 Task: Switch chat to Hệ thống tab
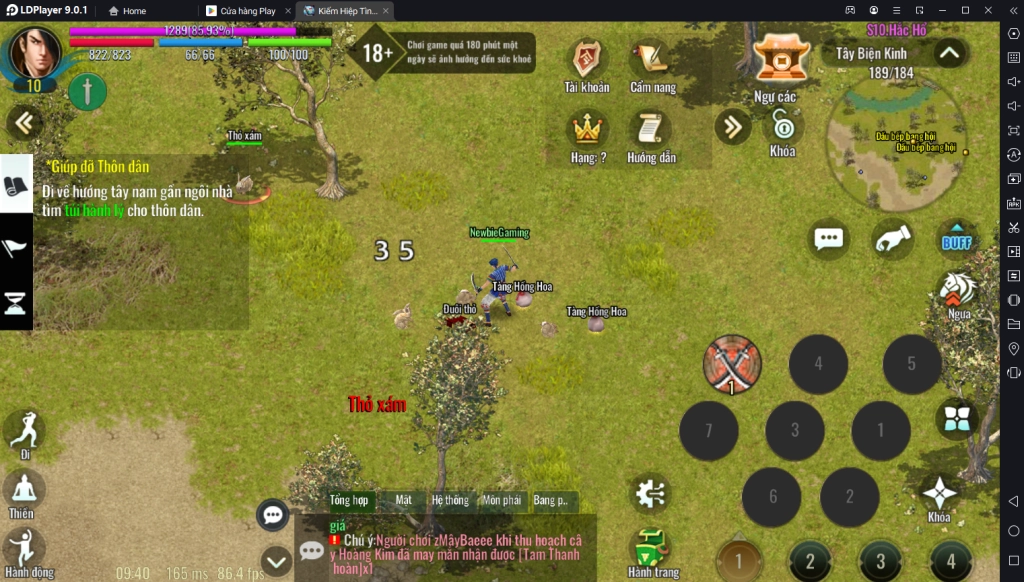tap(450, 500)
